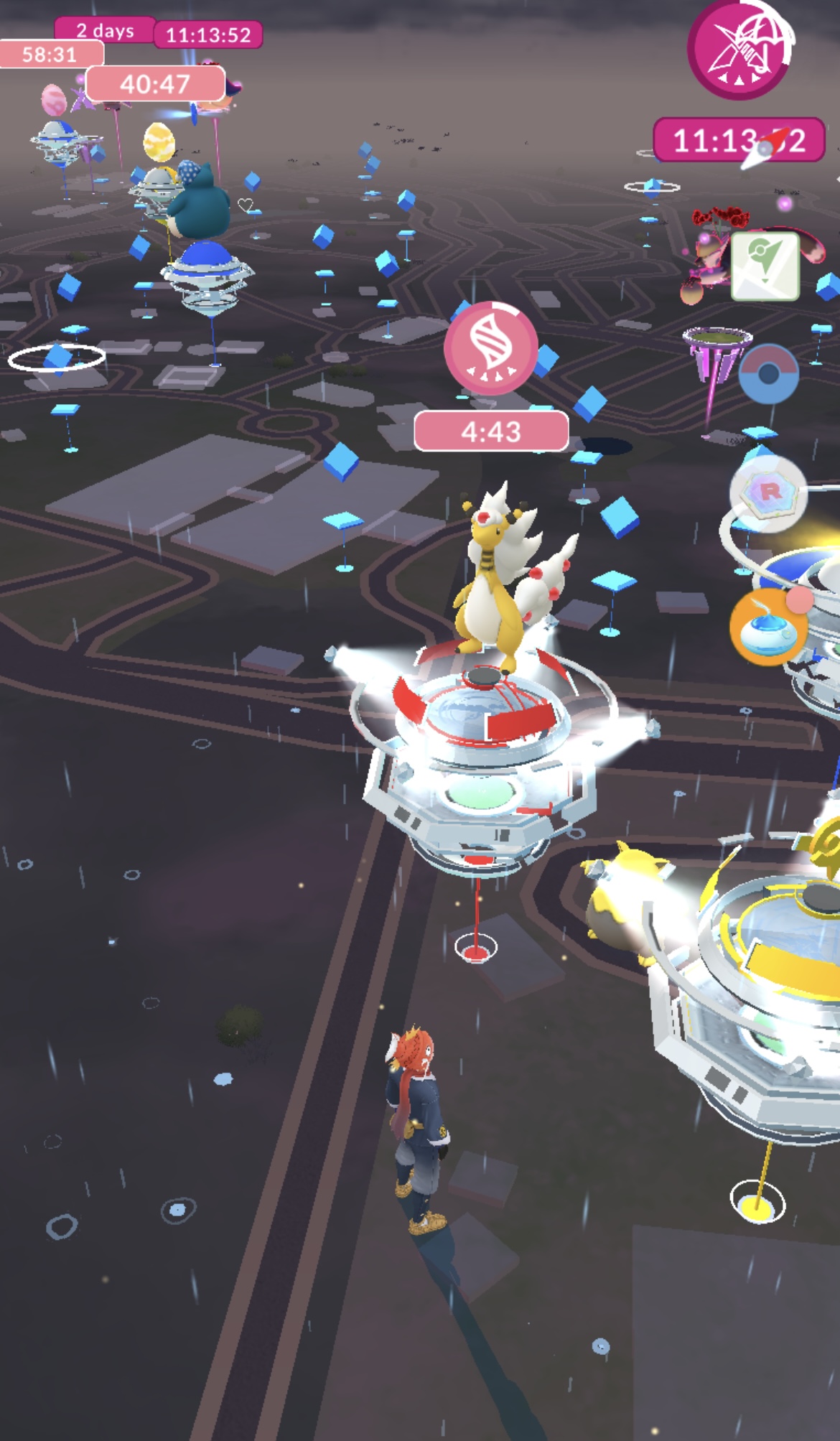840x1441 pixels.
Task: Activate the Team Rocket Radar icon
Action: pyautogui.click(x=768, y=493)
